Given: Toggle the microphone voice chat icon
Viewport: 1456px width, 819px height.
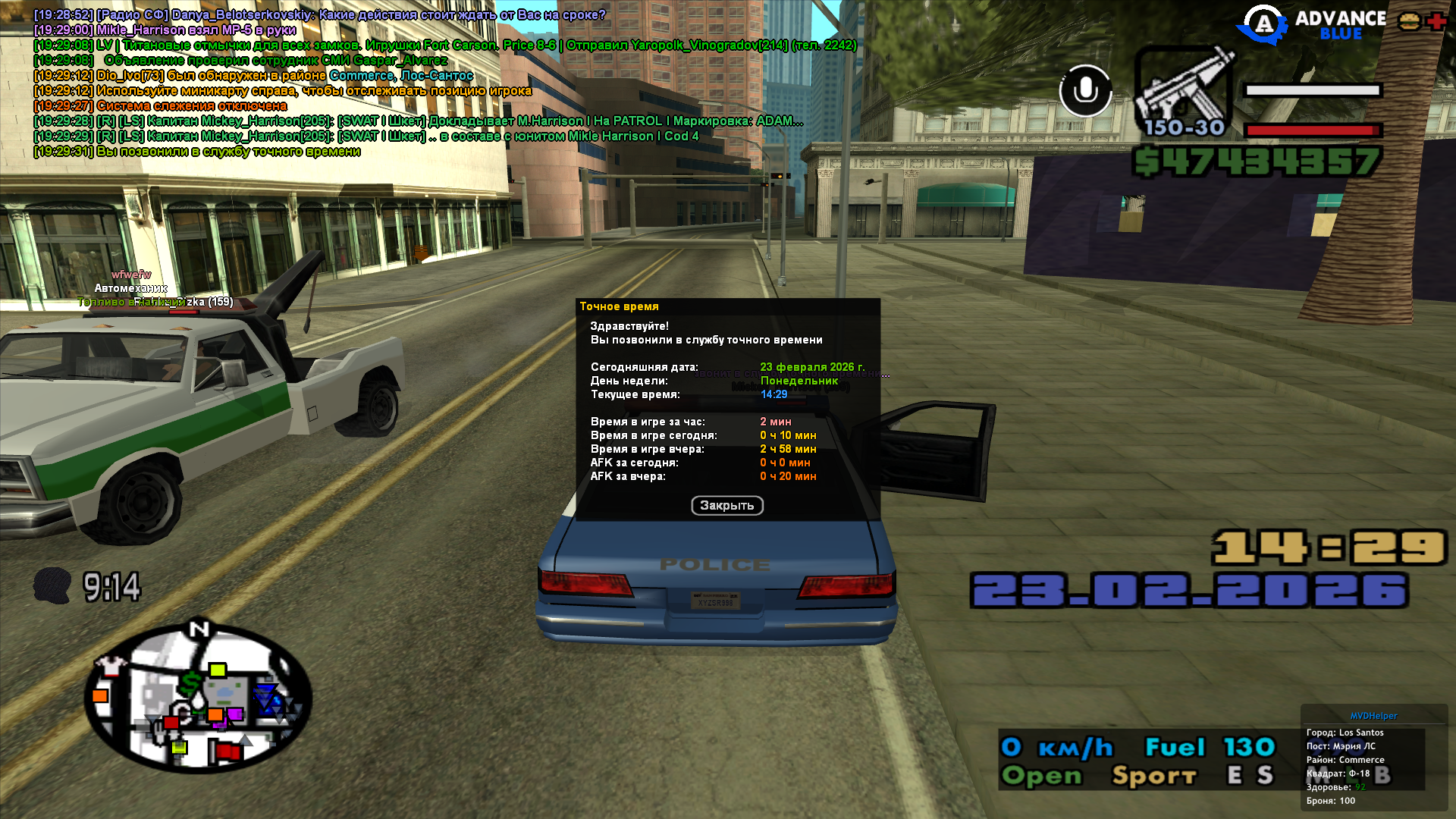Looking at the screenshot, I should [1085, 90].
